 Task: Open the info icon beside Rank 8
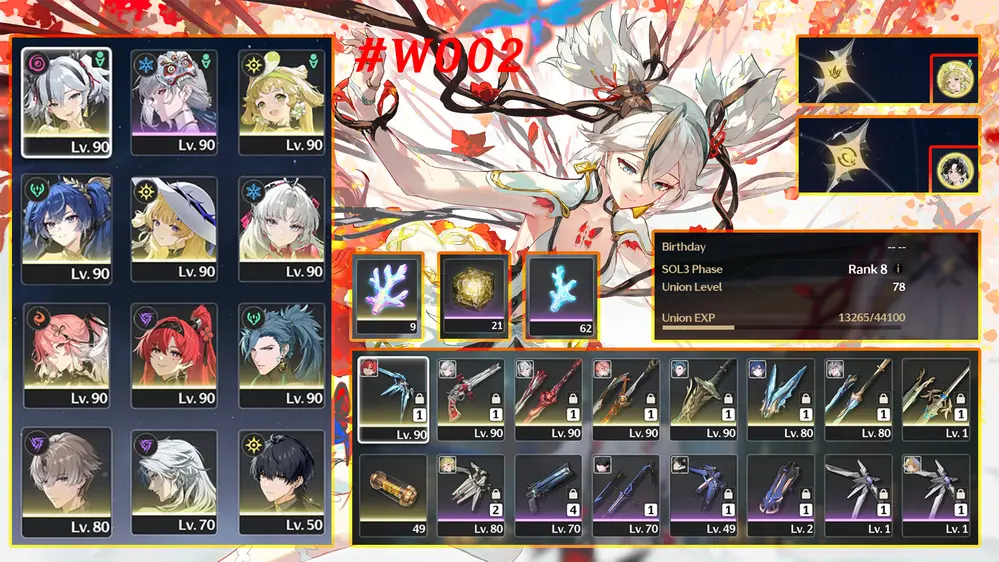897,268
